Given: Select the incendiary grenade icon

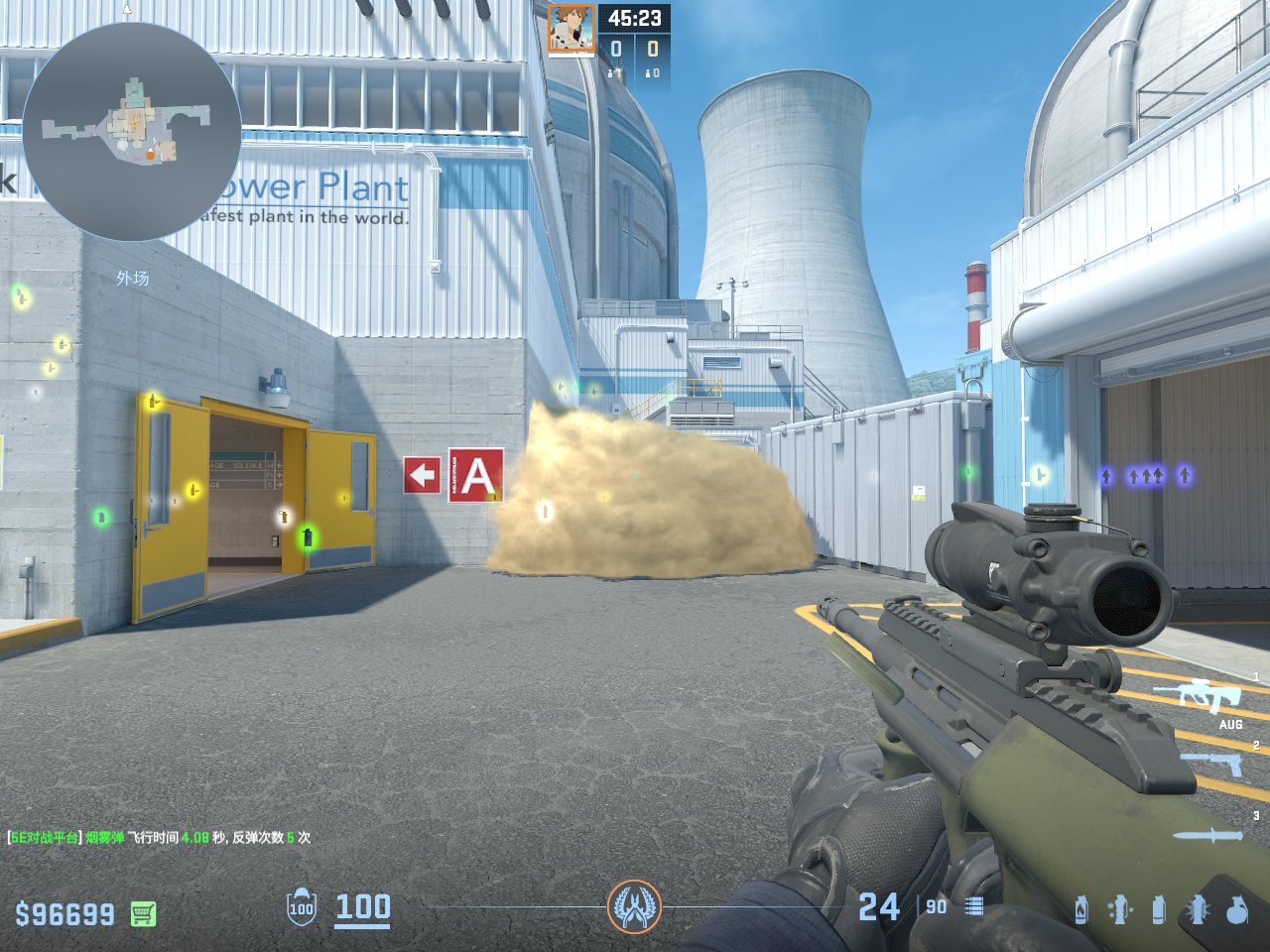Looking at the screenshot, I should point(1081,909).
